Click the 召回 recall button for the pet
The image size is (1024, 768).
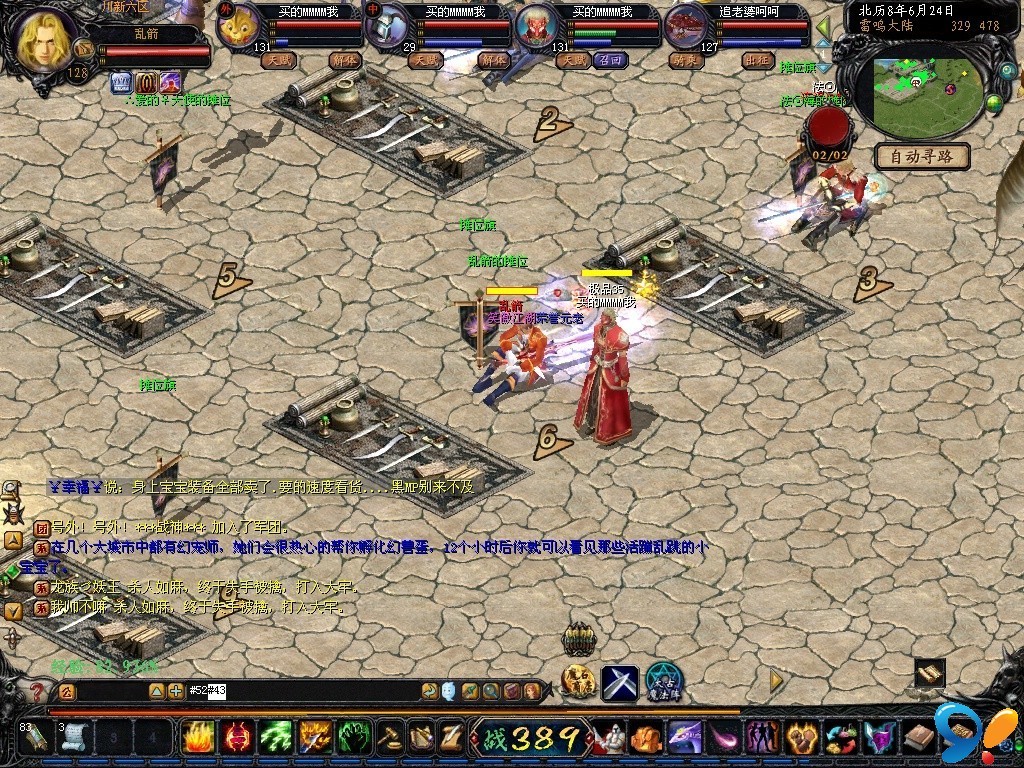609,60
